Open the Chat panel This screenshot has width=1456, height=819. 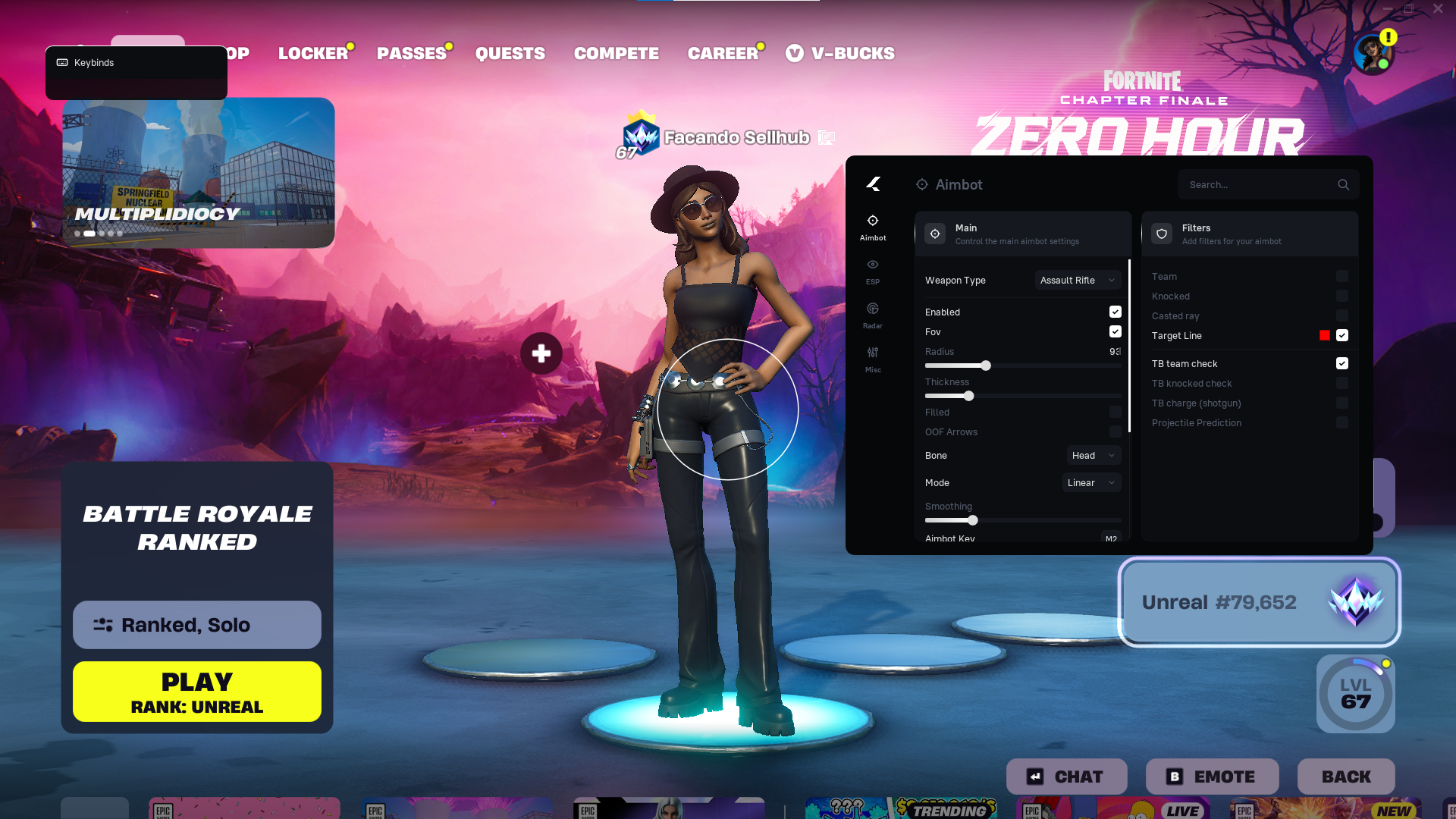(x=1066, y=777)
